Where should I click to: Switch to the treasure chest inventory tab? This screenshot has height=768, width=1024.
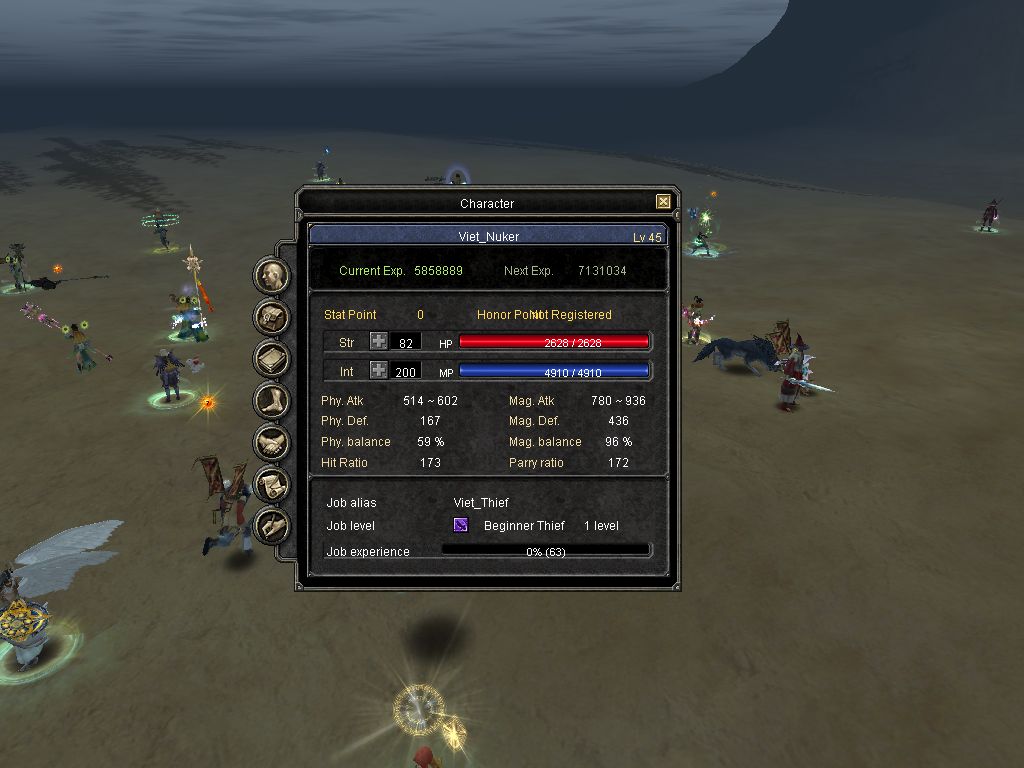(x=272, y=317)
